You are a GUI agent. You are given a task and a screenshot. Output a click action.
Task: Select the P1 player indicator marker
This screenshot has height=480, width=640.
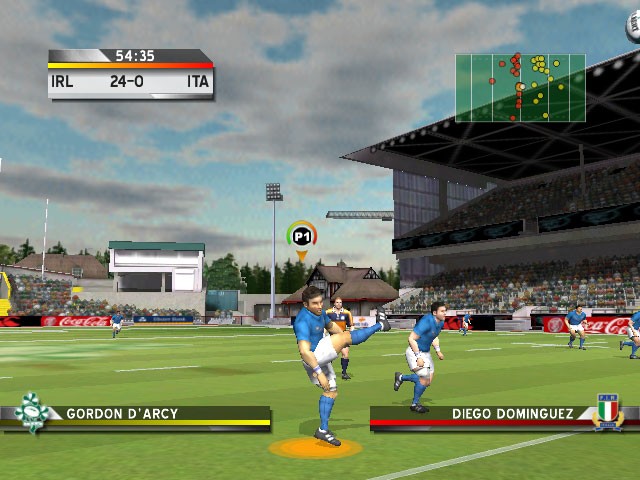pos(301,237)
